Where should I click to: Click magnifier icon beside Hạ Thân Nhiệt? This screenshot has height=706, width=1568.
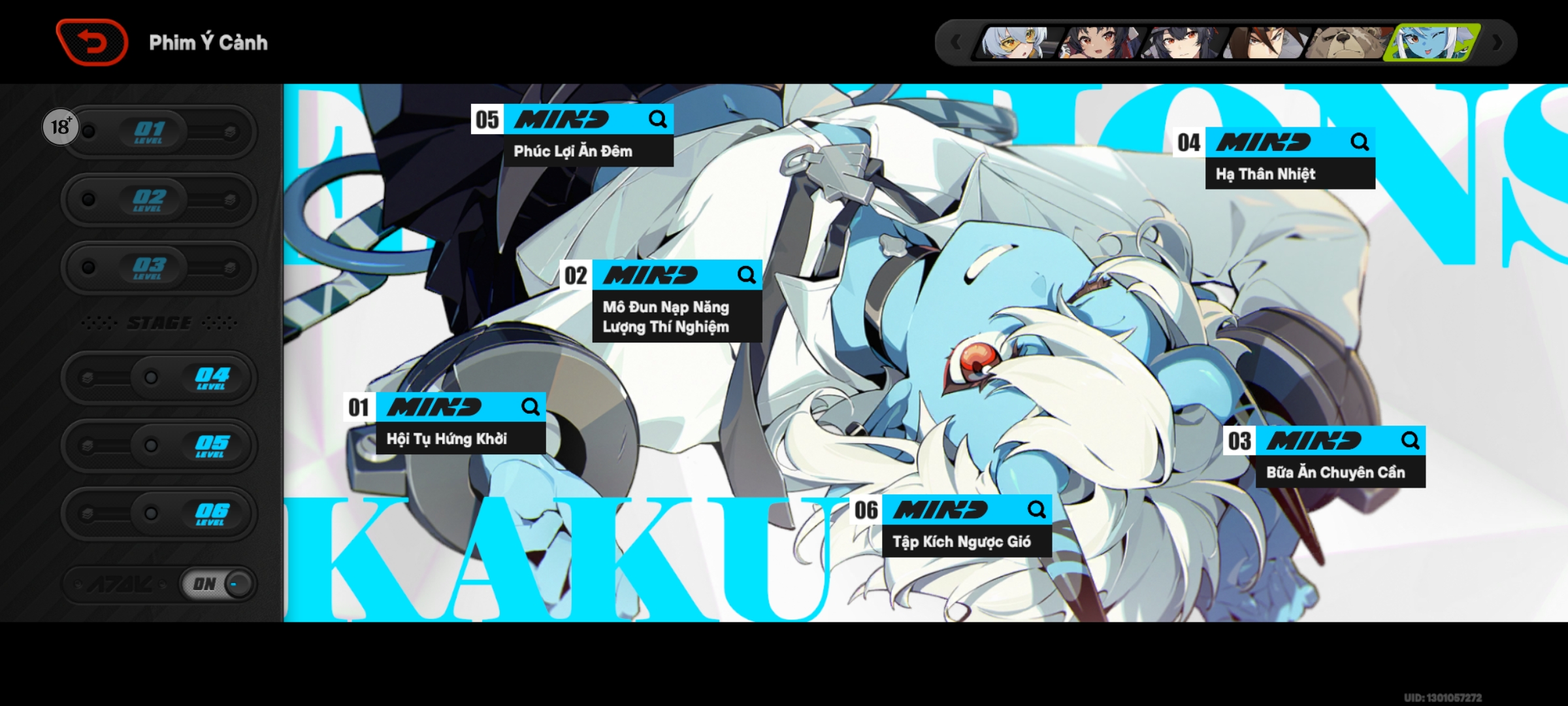[1361, 142]
